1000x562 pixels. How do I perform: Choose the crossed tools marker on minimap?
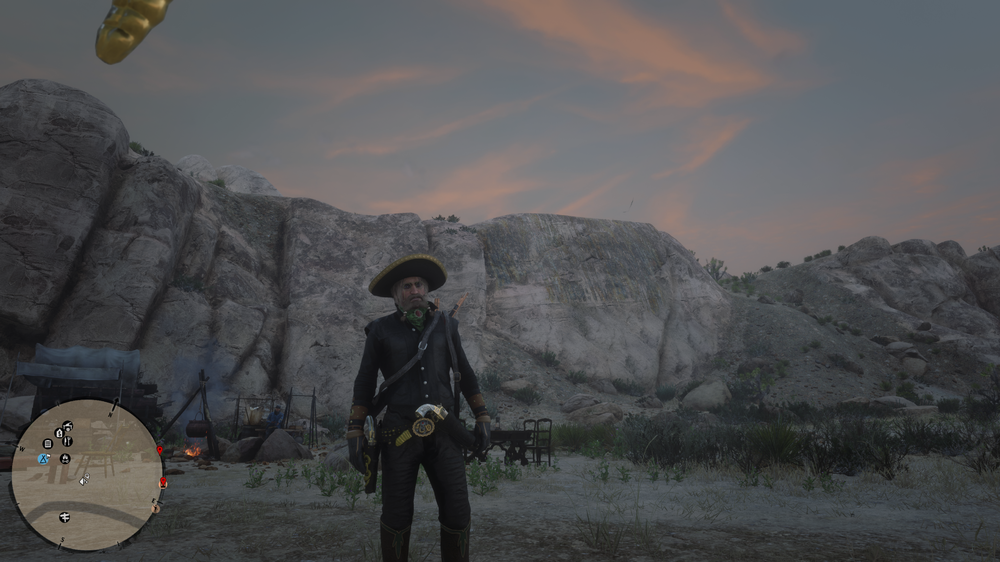[67, 441]
